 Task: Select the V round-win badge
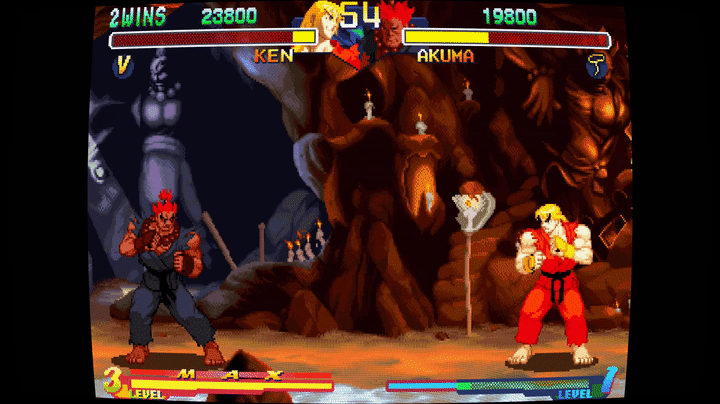point(124,65)
